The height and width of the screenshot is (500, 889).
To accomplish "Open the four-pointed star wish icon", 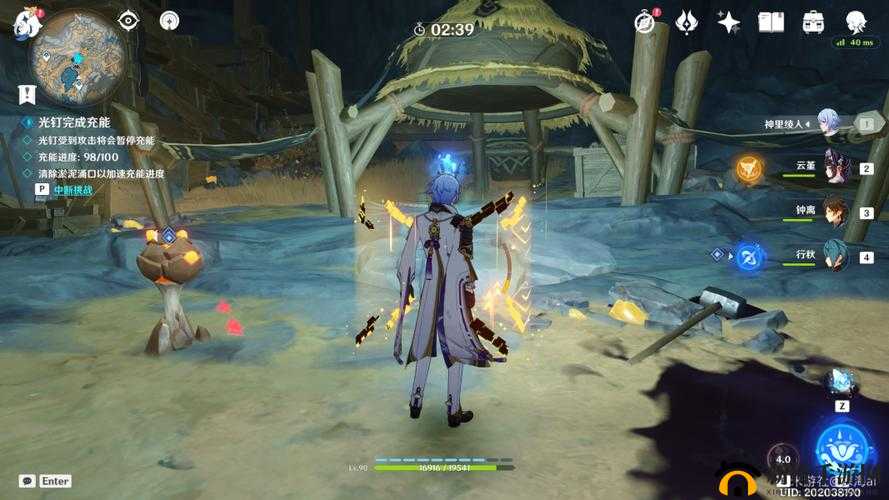I will (x=729, y=22).
